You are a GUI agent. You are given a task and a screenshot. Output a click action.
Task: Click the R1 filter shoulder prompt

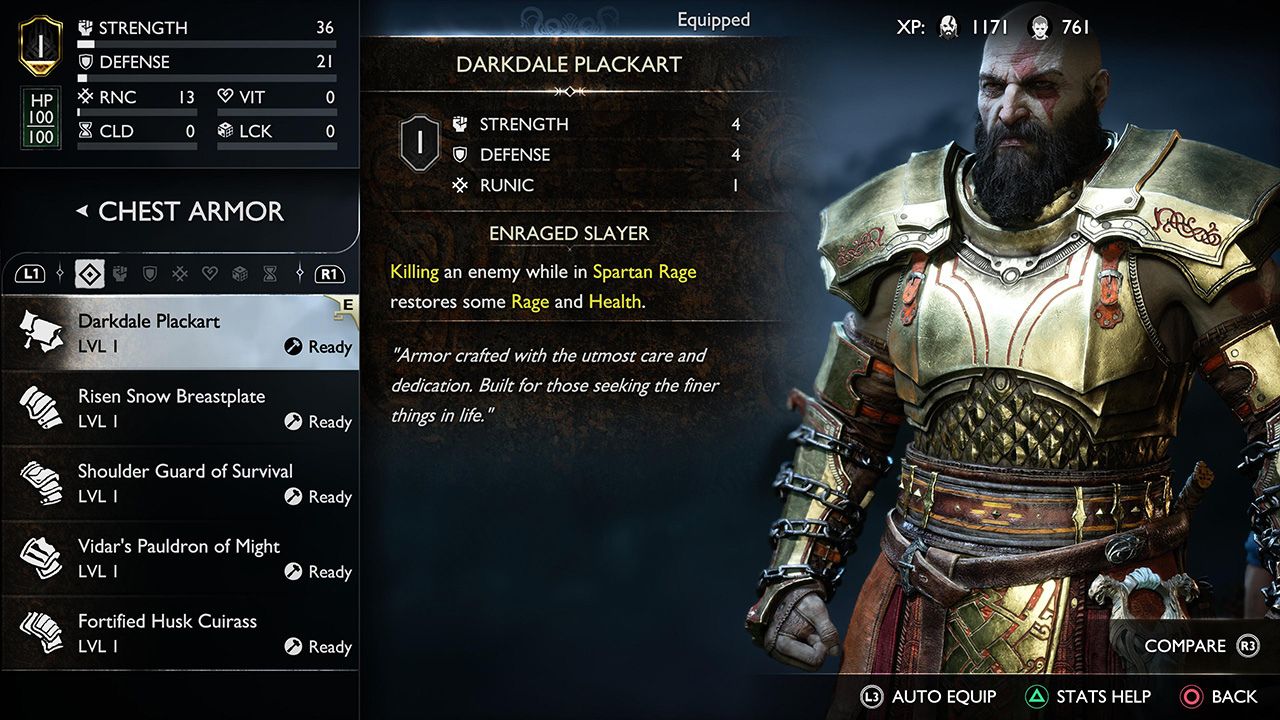[x=330, y=272]
